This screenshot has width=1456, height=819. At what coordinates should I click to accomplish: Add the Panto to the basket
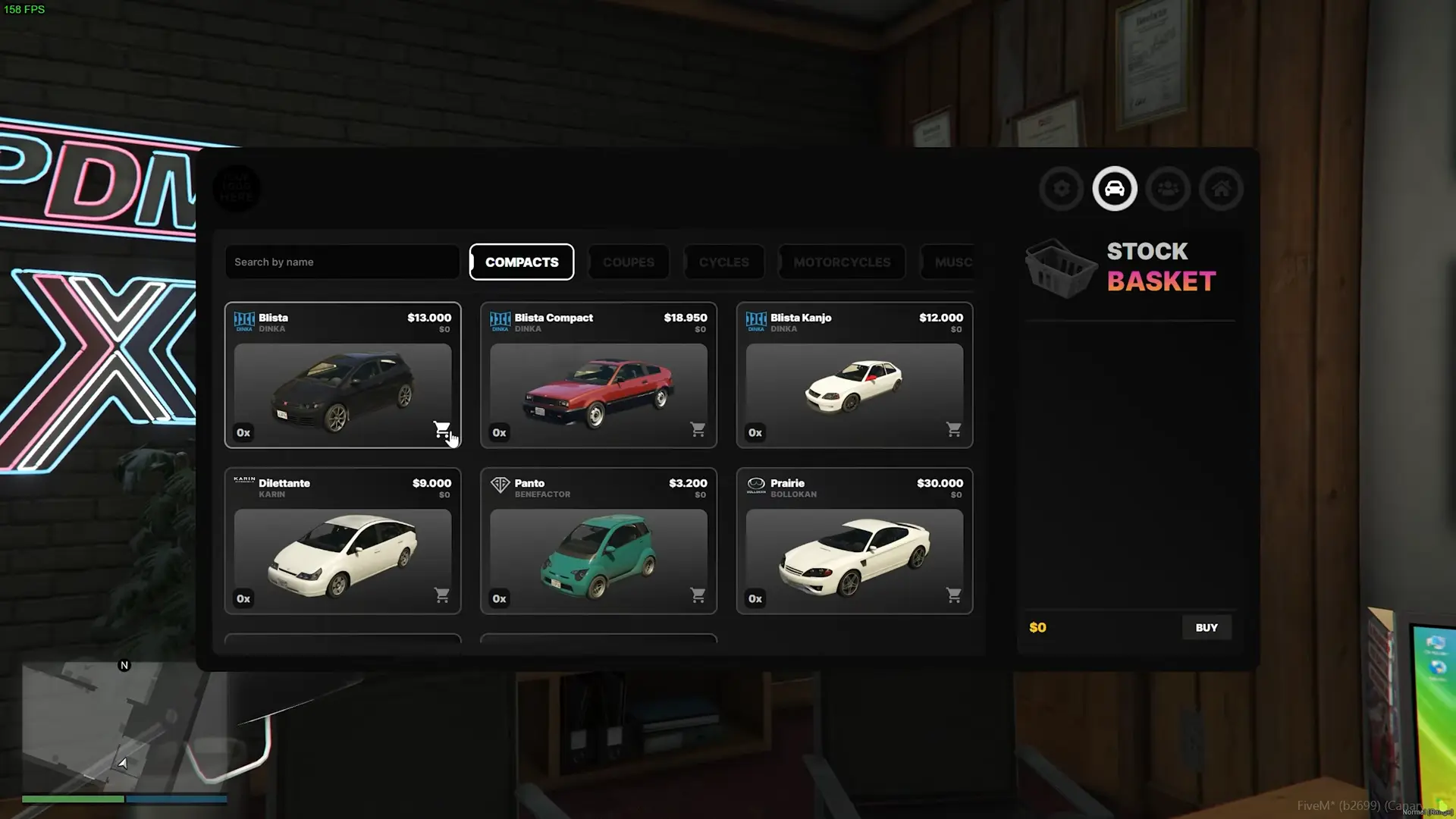(698, 595)
